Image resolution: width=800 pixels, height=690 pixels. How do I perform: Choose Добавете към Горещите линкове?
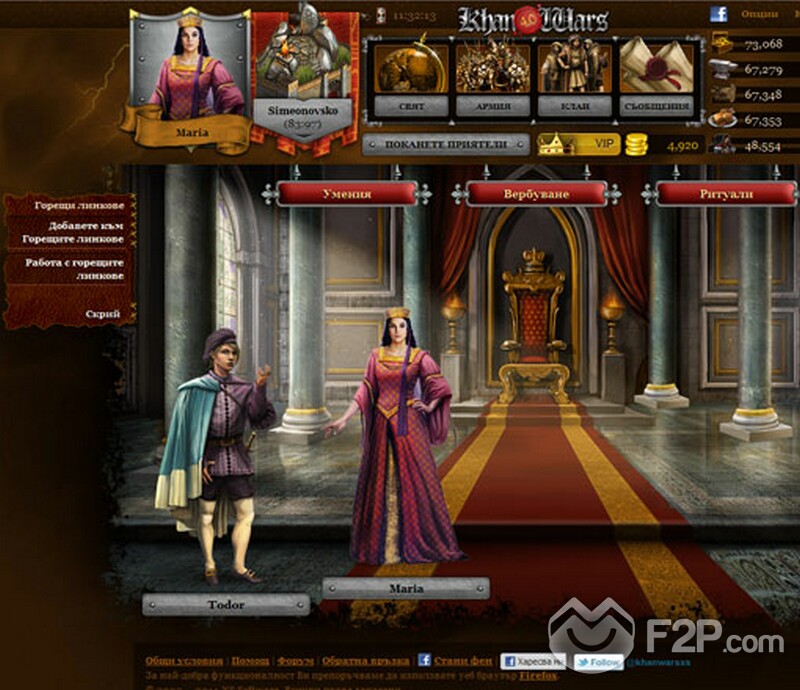click(x=78, y=233)
